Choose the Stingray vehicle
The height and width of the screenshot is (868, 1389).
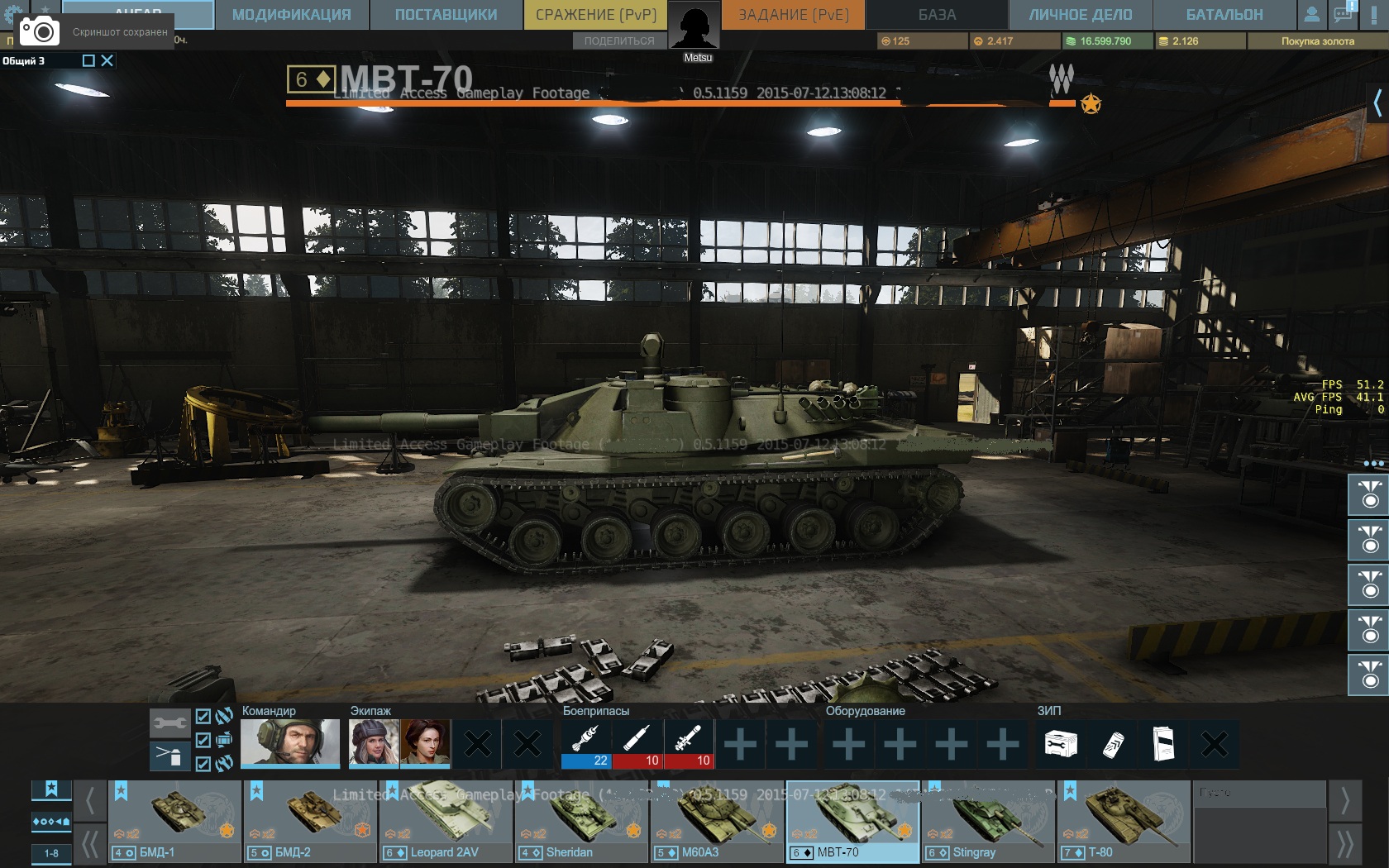pyautogui.click(x=988, y=821)
